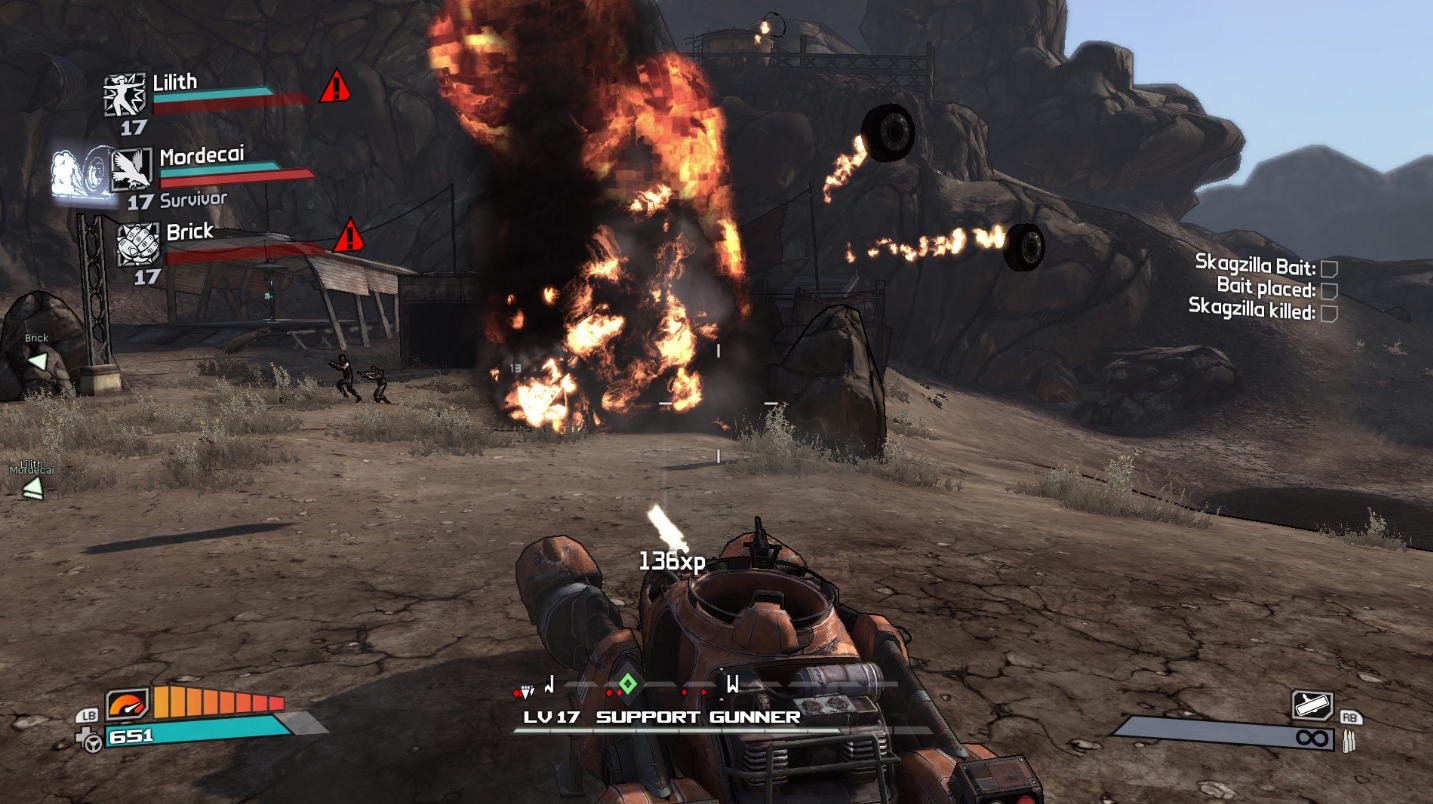This screenshot has height=804, width=1433.
Task: Click the Lilith teammate location marker
Action: (33, 487)
